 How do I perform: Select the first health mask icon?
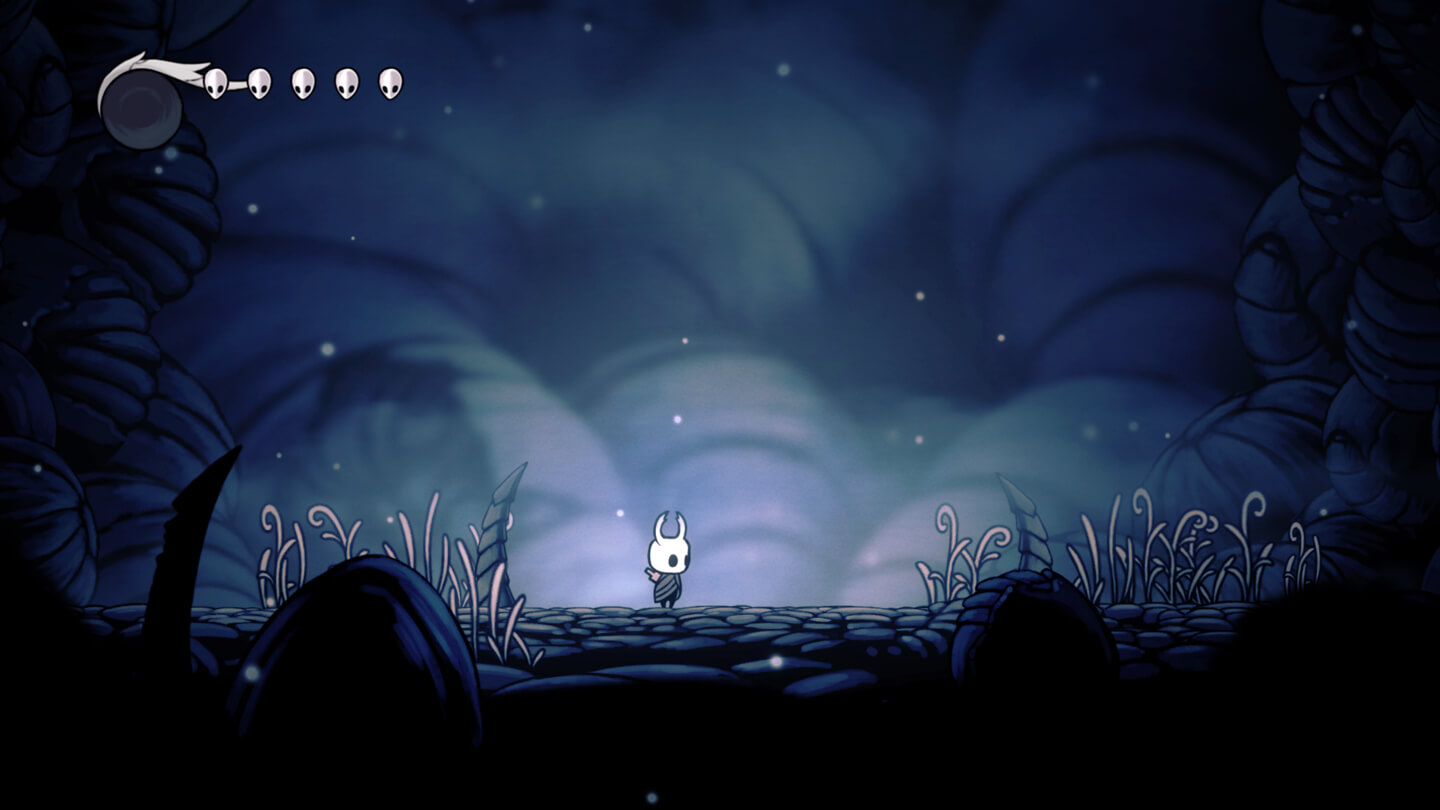point(216,85)
